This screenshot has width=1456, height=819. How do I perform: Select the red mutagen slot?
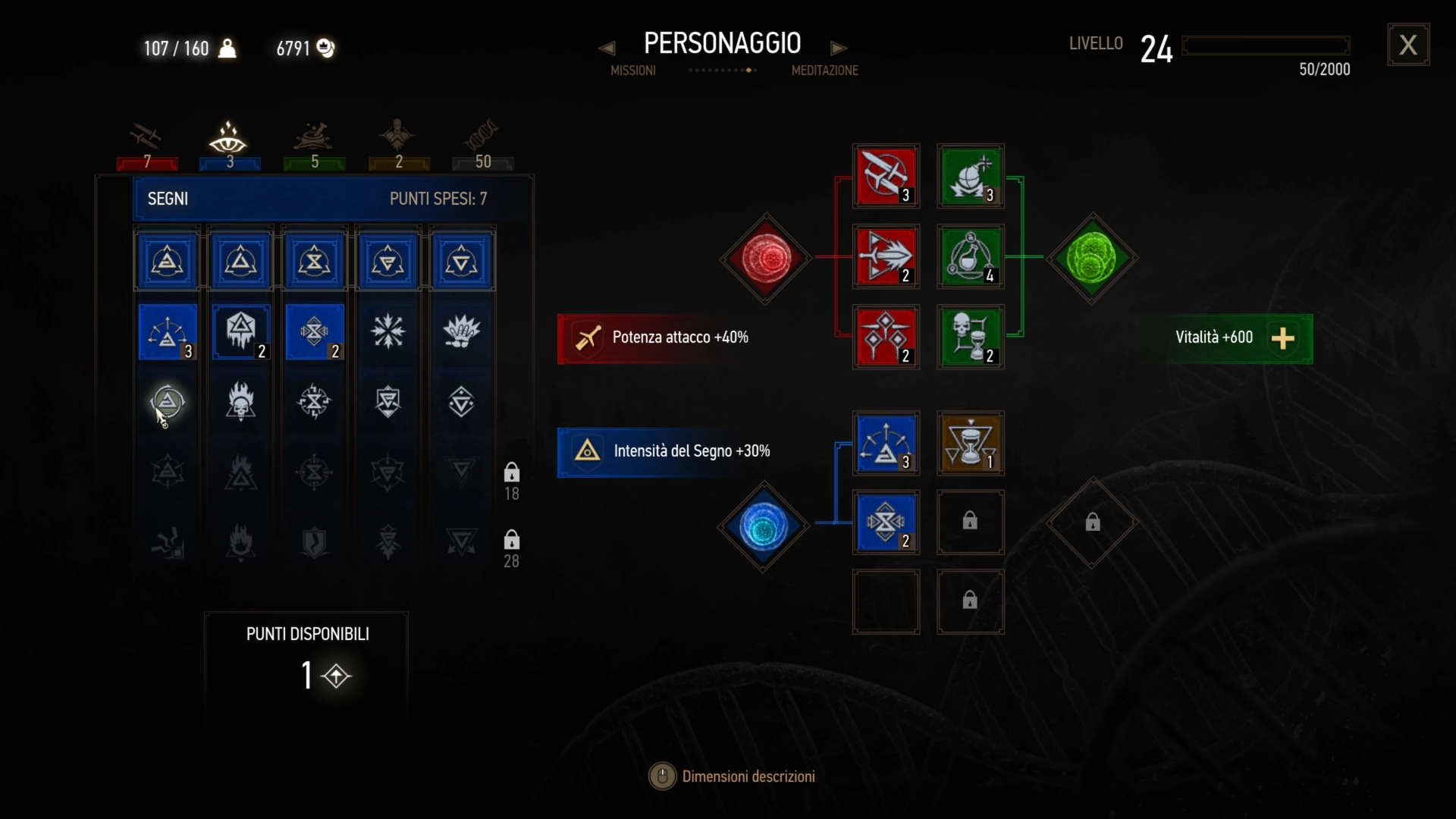[766, 258]
